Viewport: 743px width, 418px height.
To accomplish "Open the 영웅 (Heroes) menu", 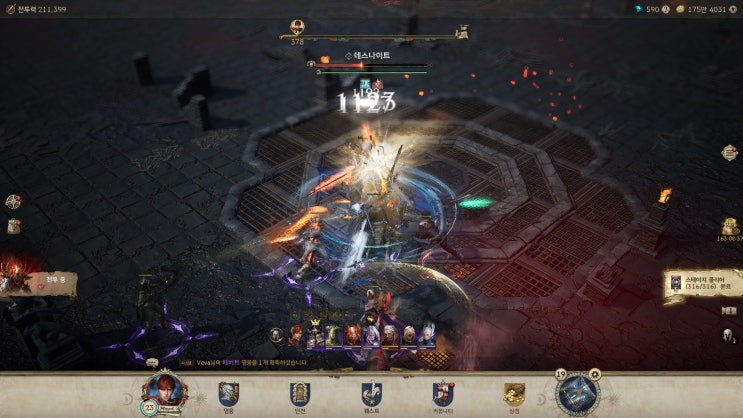I will click(x=228, y=395).
